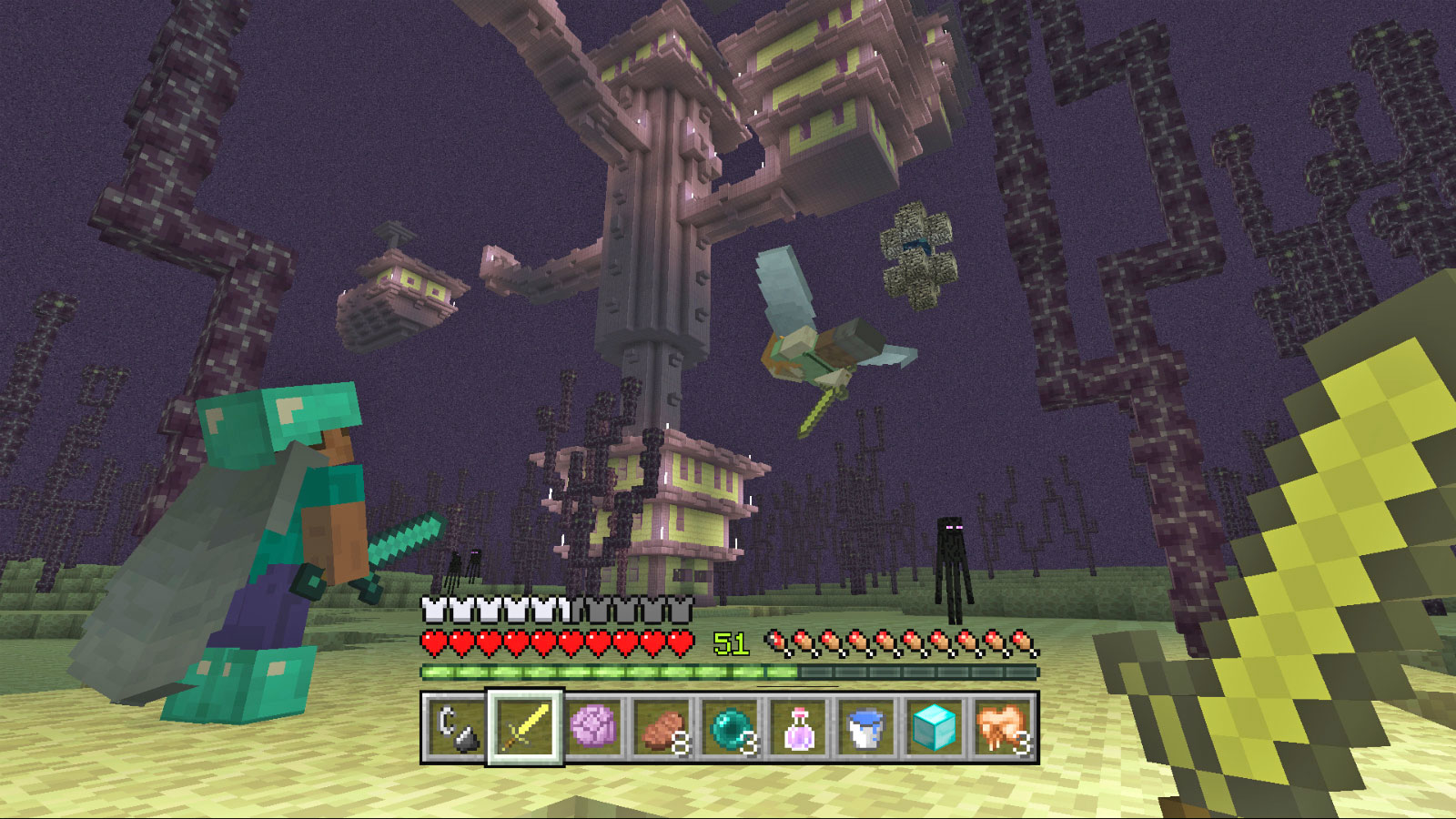This screenshot has height=819, width=1456.
Task: Select the chorus flower in the hotbar
Action: [x=592, y=728]
